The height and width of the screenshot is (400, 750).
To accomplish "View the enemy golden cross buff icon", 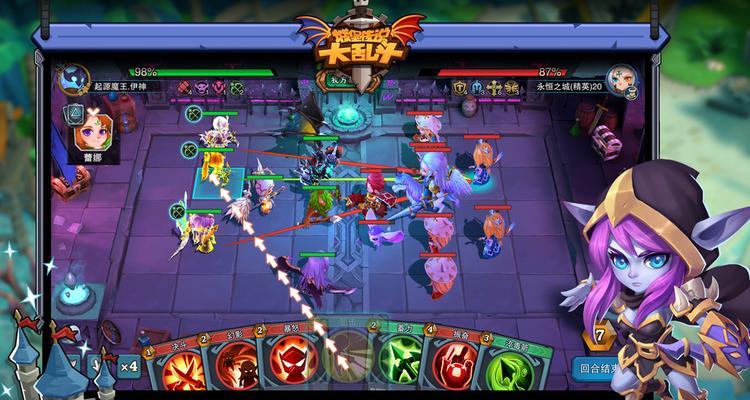I will point(494,87).
